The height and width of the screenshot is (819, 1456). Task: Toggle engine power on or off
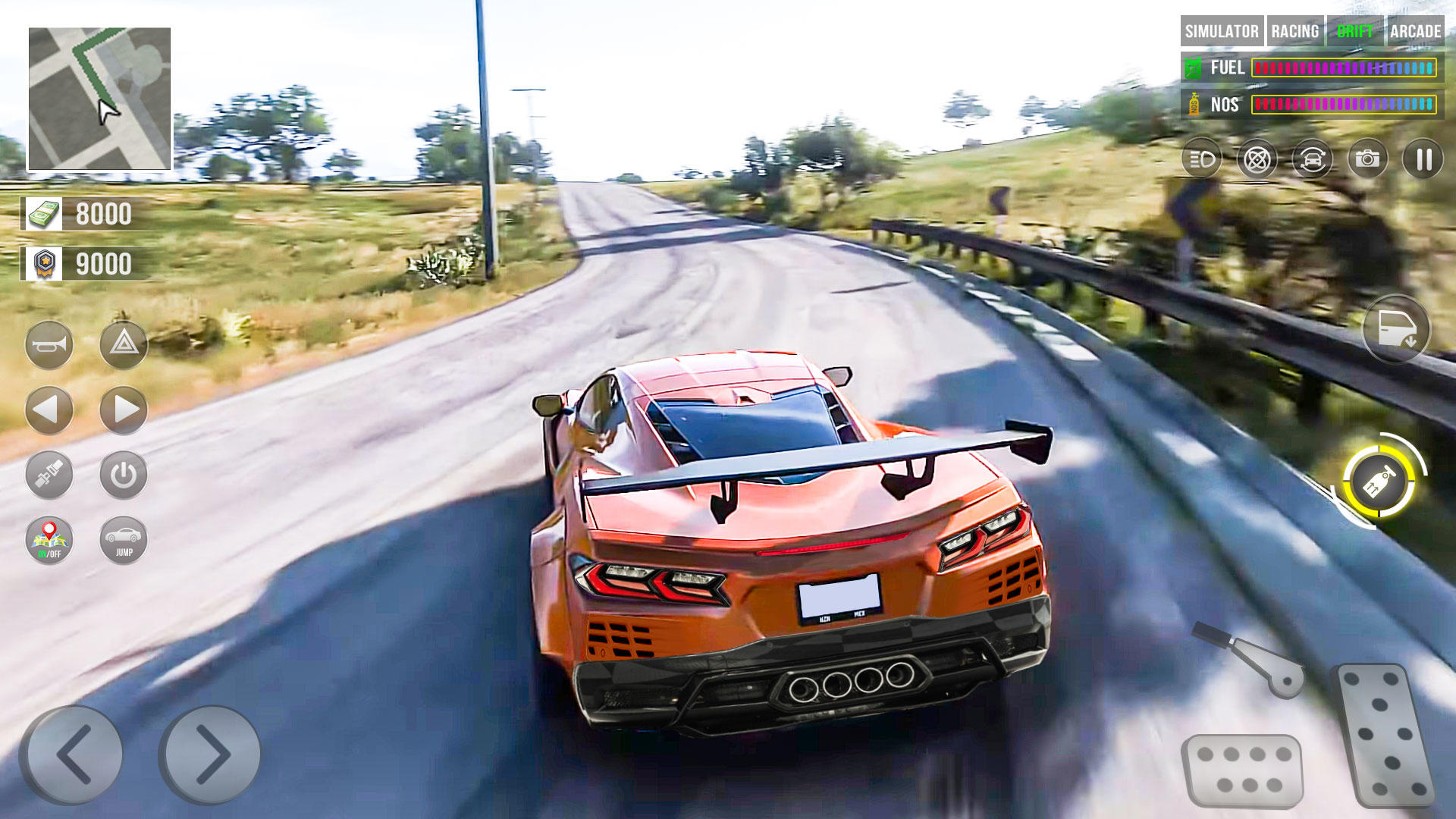(x=124, y=475)
